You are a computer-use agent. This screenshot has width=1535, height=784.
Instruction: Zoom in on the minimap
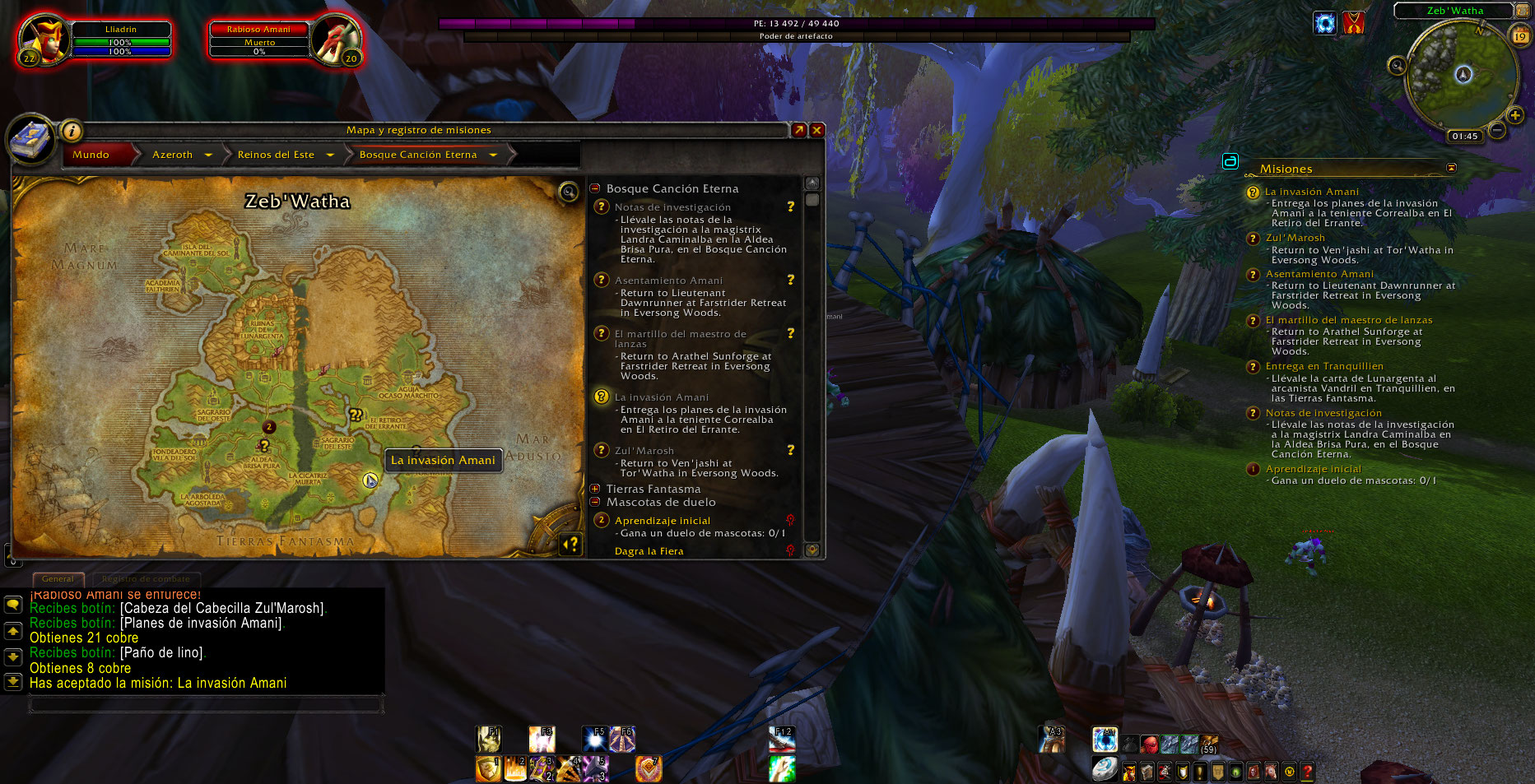tap(1515, 115)
